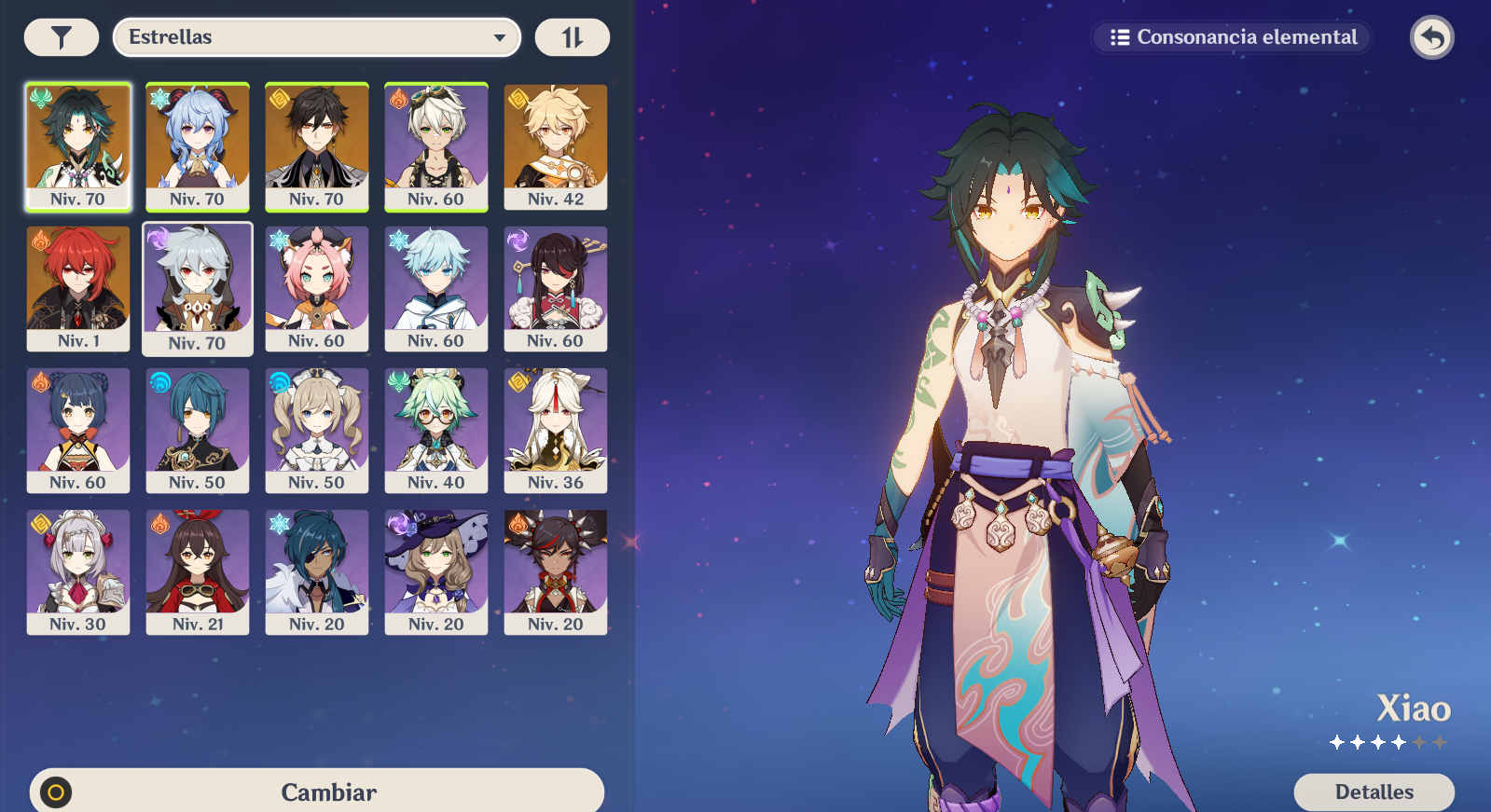Pick Noelle's level 30 card
Screen dimensions: 1491x812
(78, 571)
